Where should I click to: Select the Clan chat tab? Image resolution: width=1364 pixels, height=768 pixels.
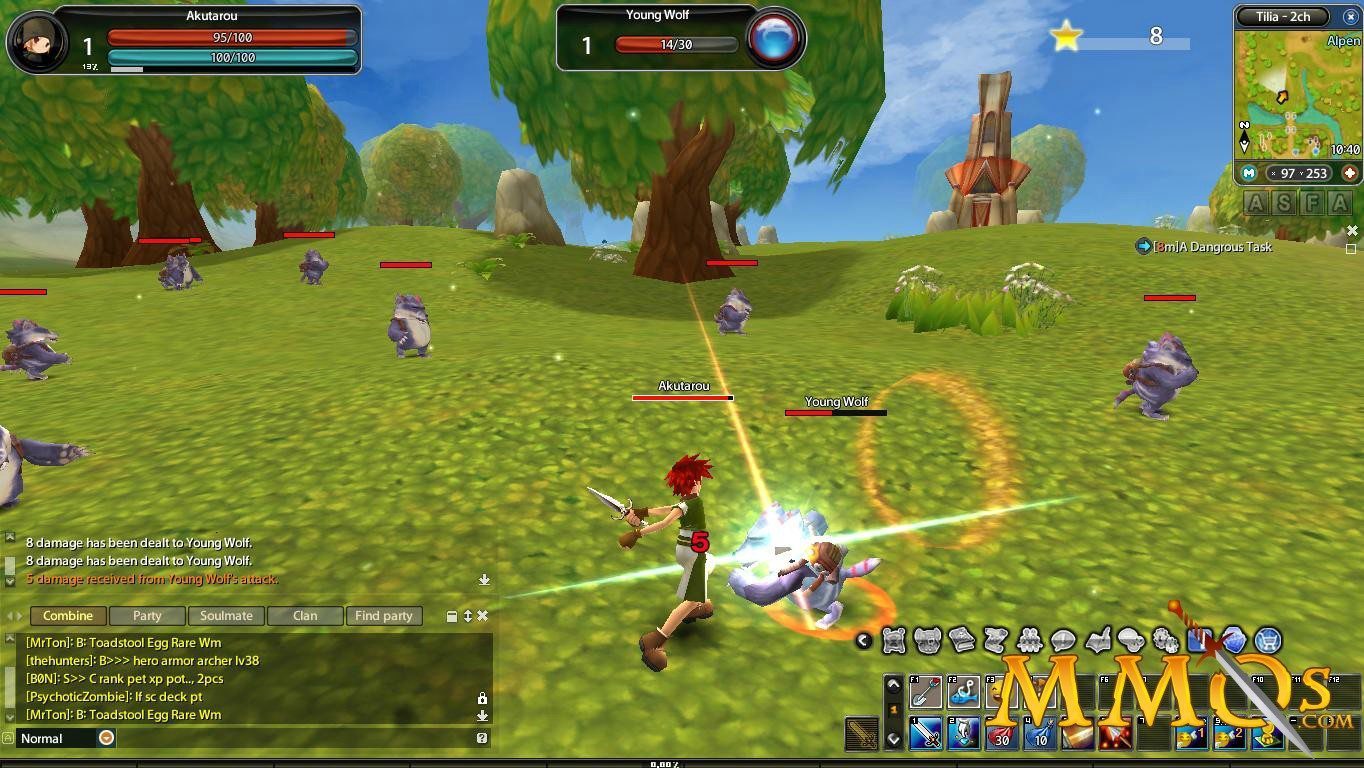[305, 616]
